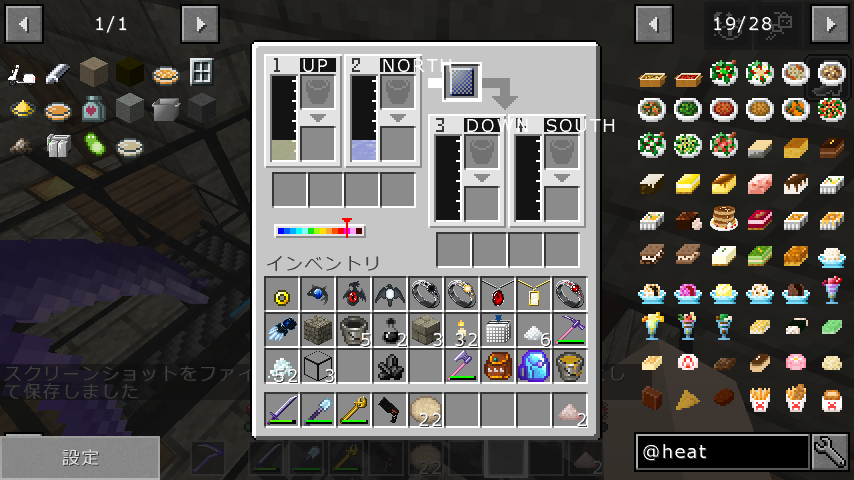The width and height of the screenshot is (854, 480).
Task: Go to the previous bookmarks page
Action: click(x=25, y=23)
